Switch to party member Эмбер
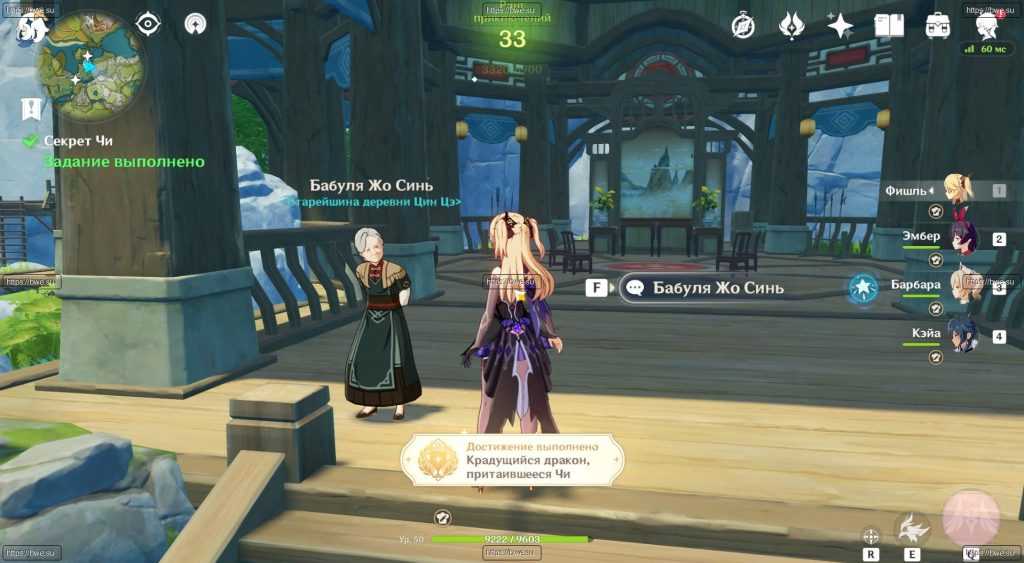Screen dimensions: 1024x563 click(x=963, y=238)
